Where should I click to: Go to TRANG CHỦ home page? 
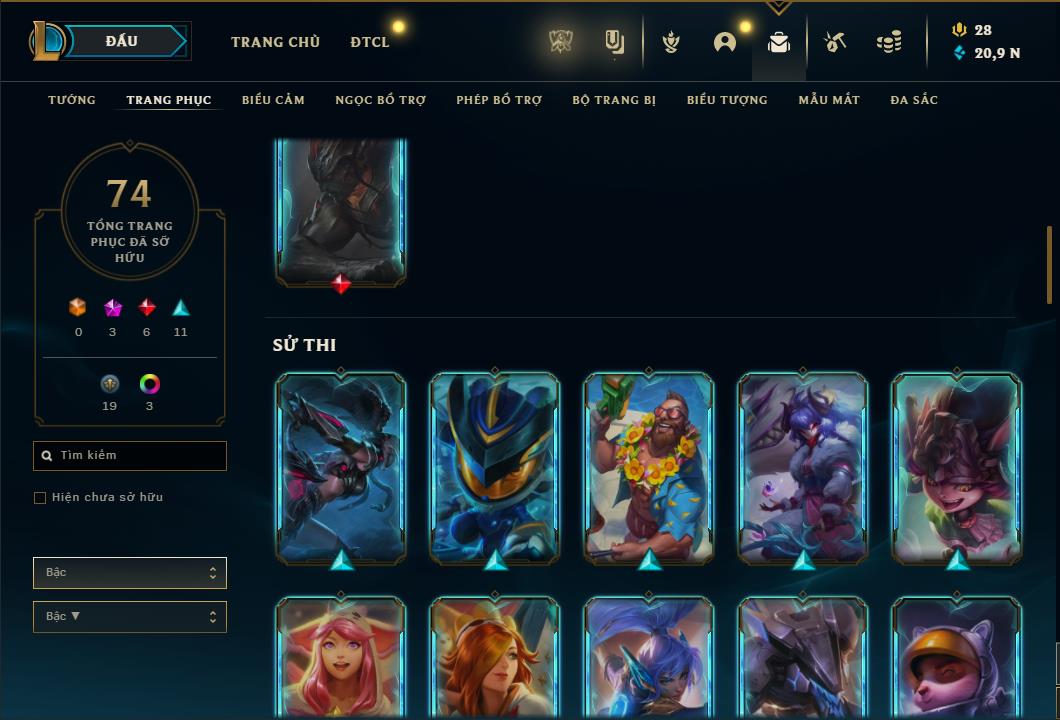(x=275, y=42)
